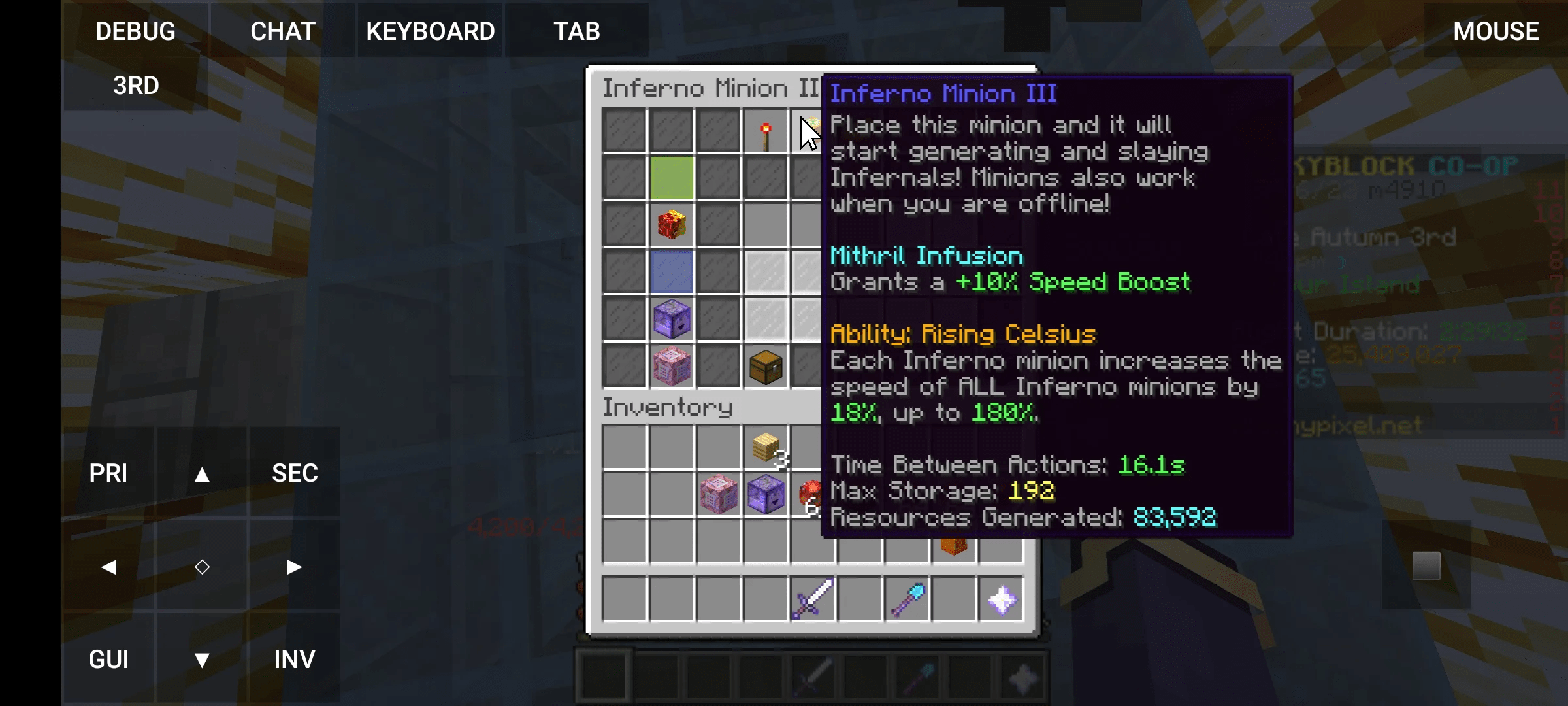Select the redstone torch in the minion menu
1568x706 pixels.
(766, 131)
